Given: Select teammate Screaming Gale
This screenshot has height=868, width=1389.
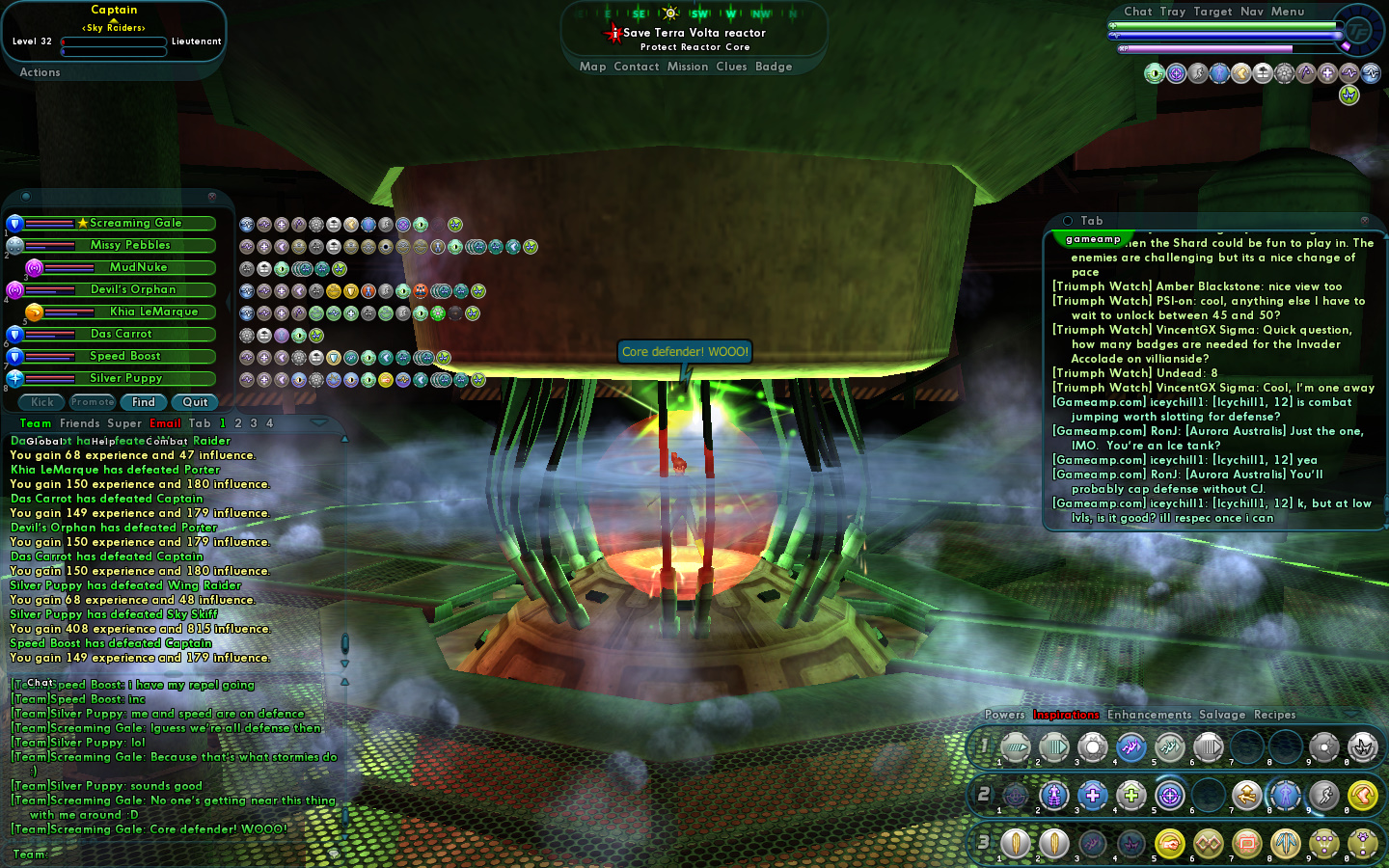Looking at the screenshot, I should point(135,223).
